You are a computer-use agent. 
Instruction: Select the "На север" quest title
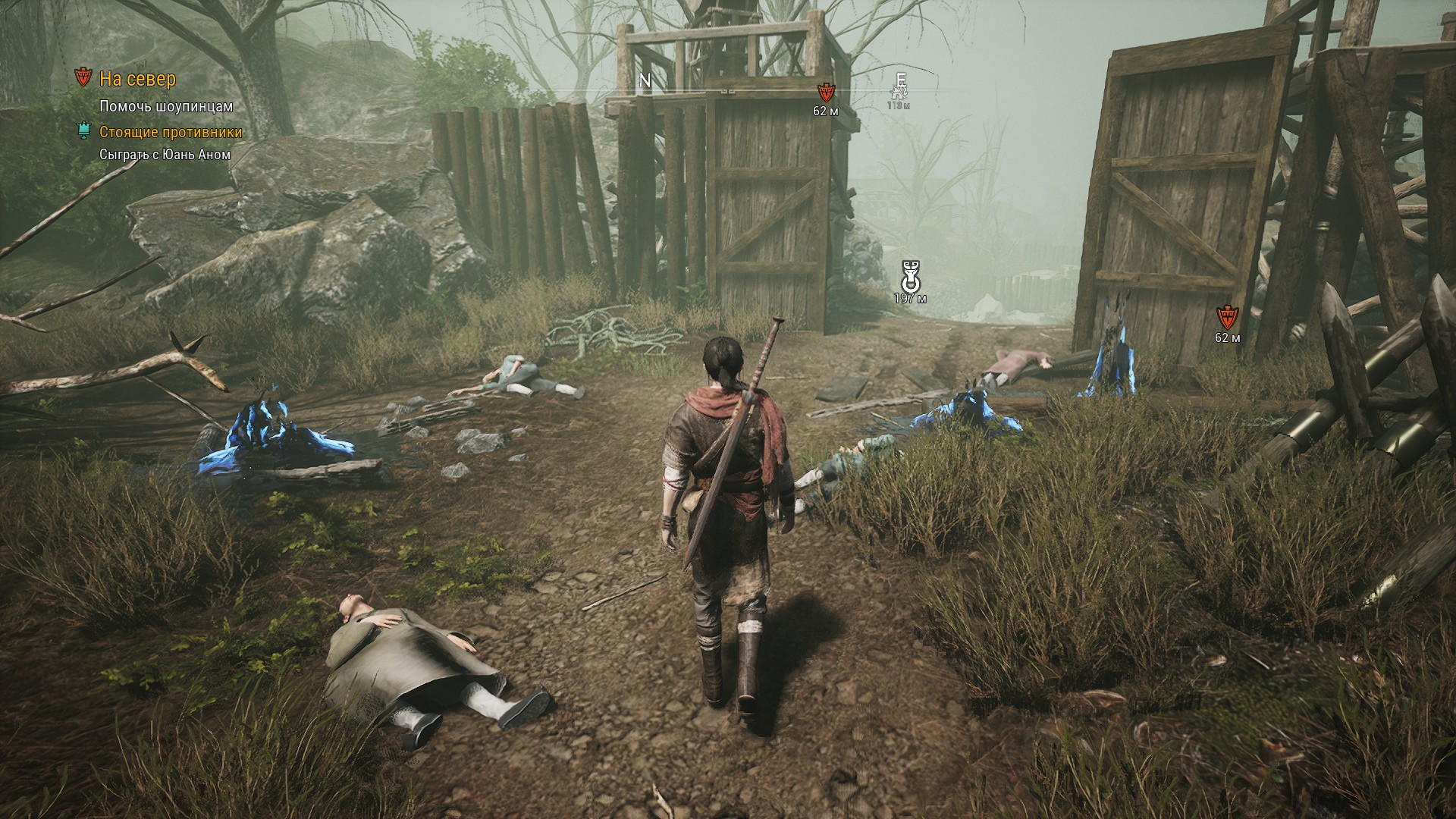(137, 79)
